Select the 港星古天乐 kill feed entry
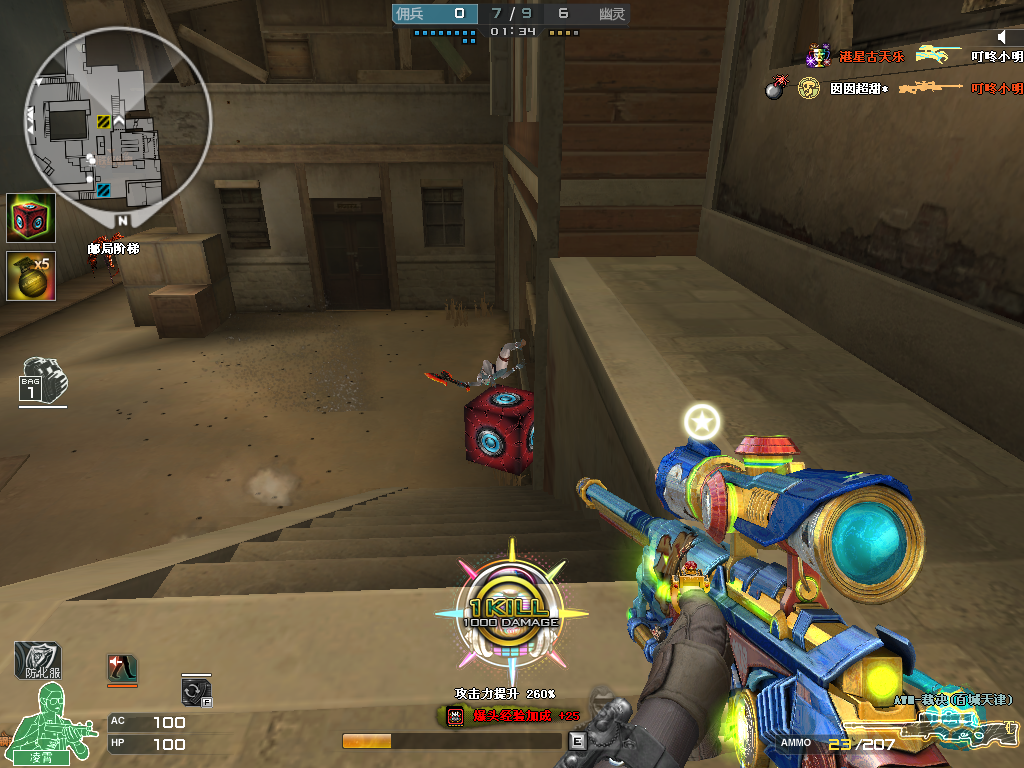1024x768 pixels. tap(870, 56)
